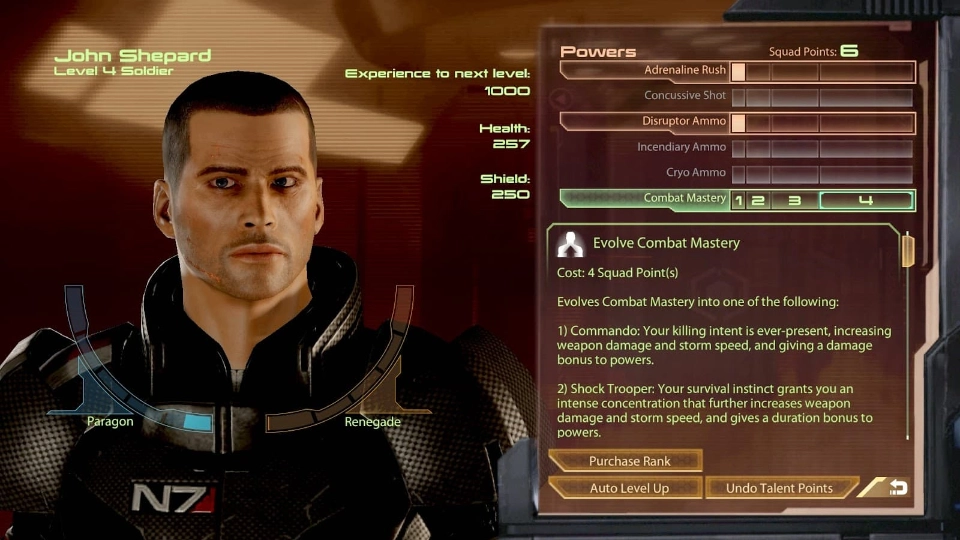Click the Purchase Rank button

(628, 461)
